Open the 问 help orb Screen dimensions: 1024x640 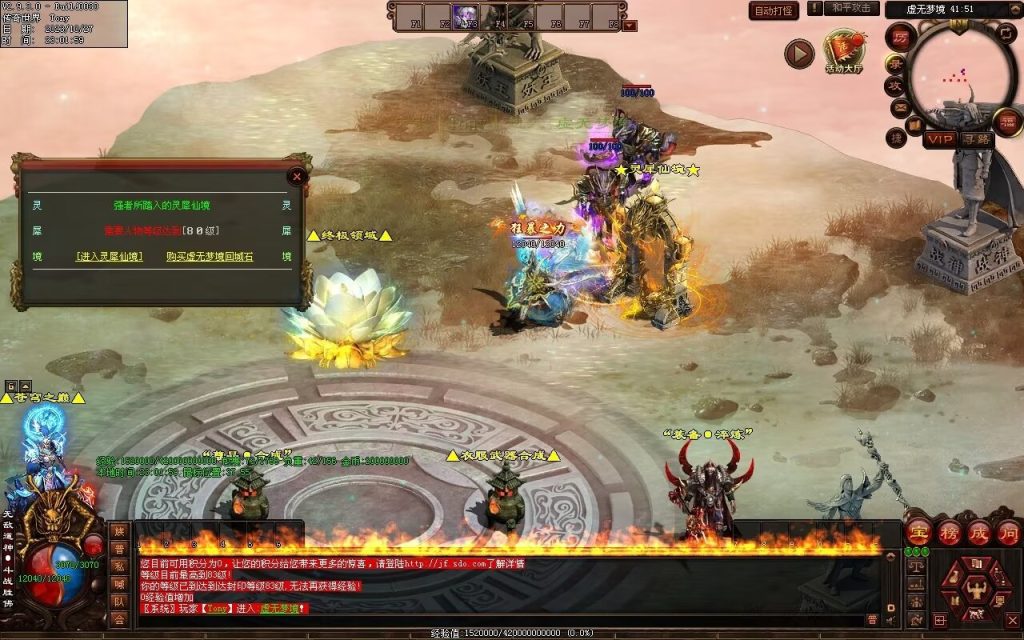coord(1008,533)
